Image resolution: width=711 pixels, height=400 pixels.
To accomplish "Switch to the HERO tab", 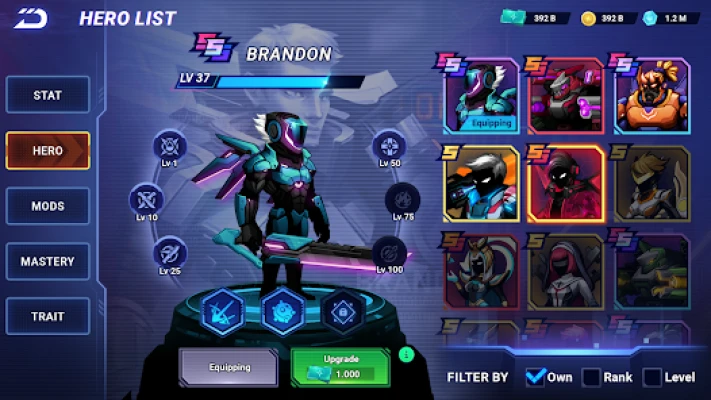I will 47,151.
